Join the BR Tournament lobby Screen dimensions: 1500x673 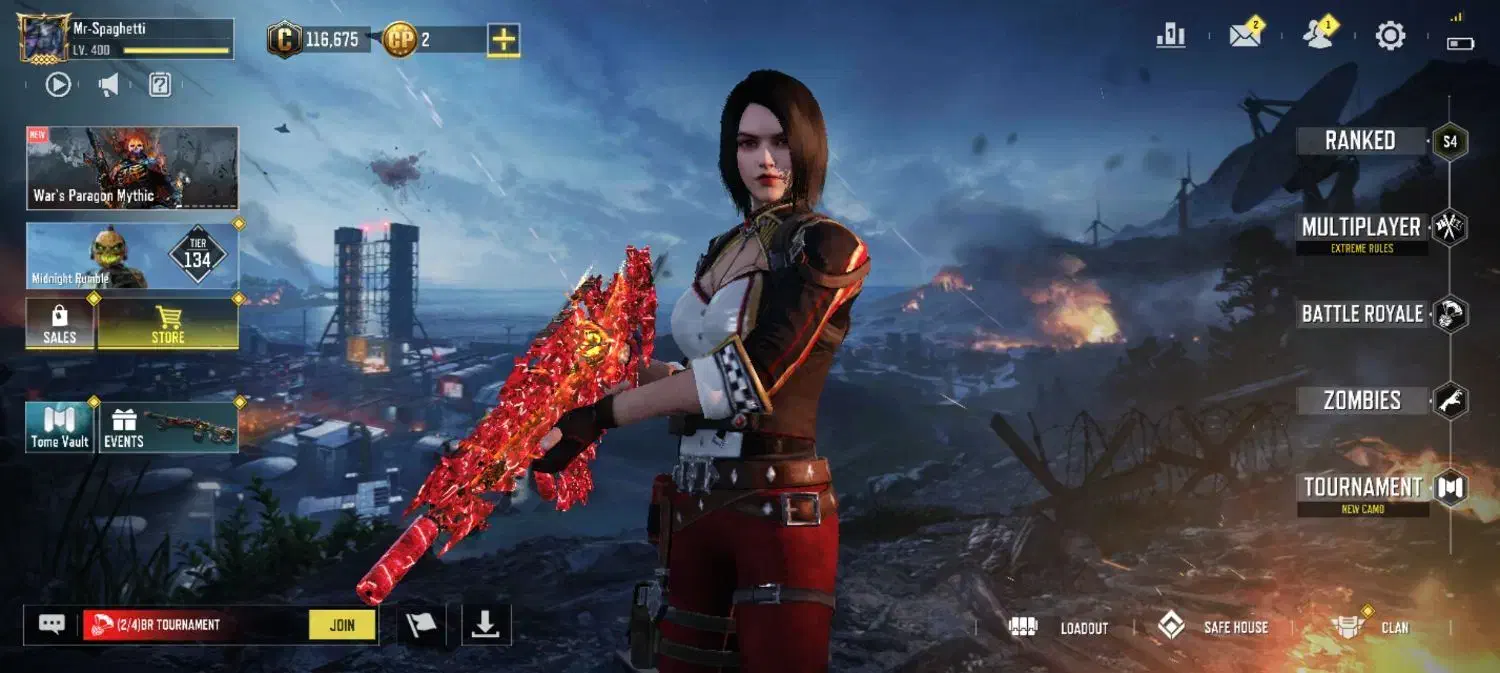(342, 625)
